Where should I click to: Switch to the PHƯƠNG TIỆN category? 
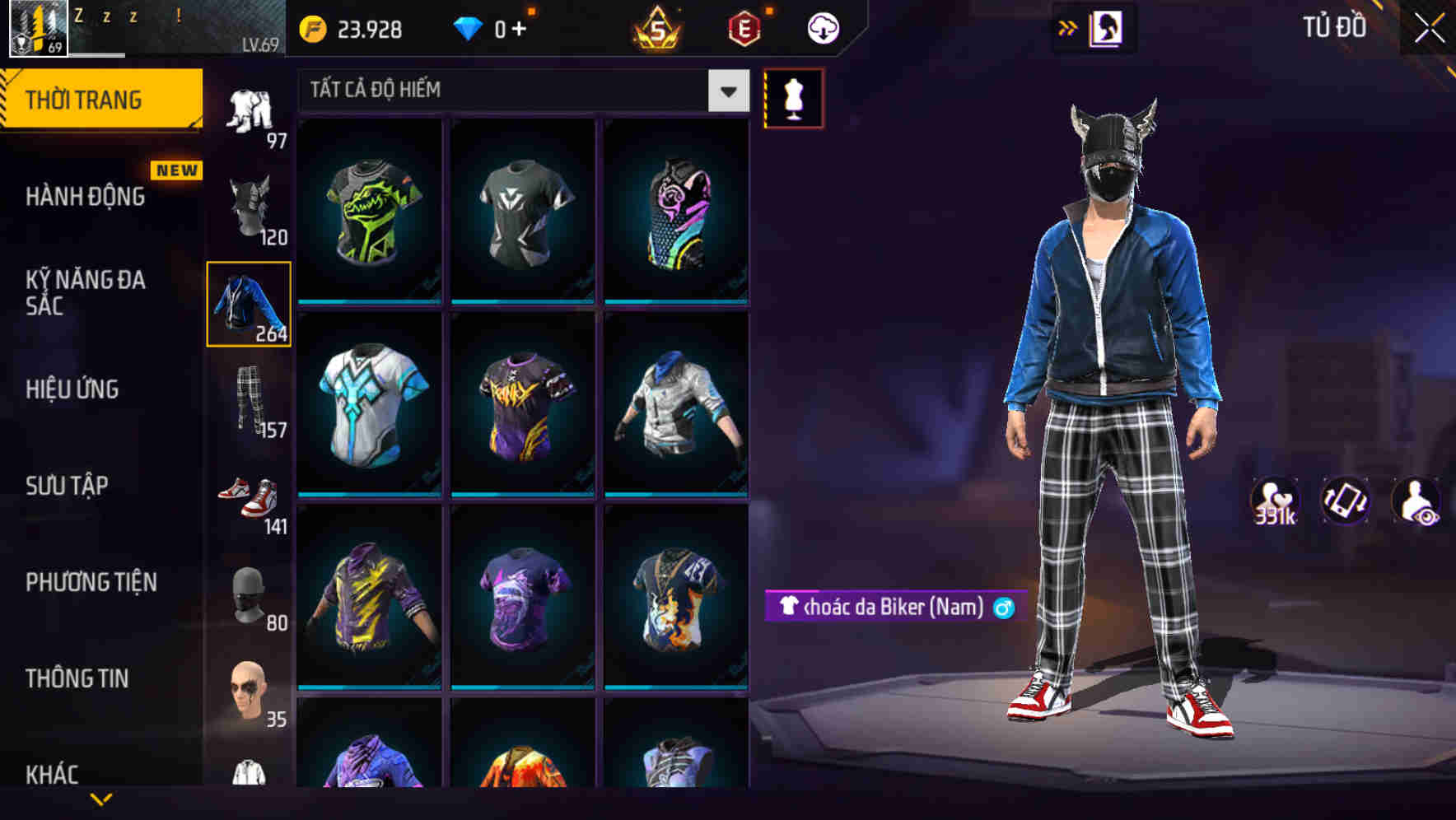tap(91, 582)
